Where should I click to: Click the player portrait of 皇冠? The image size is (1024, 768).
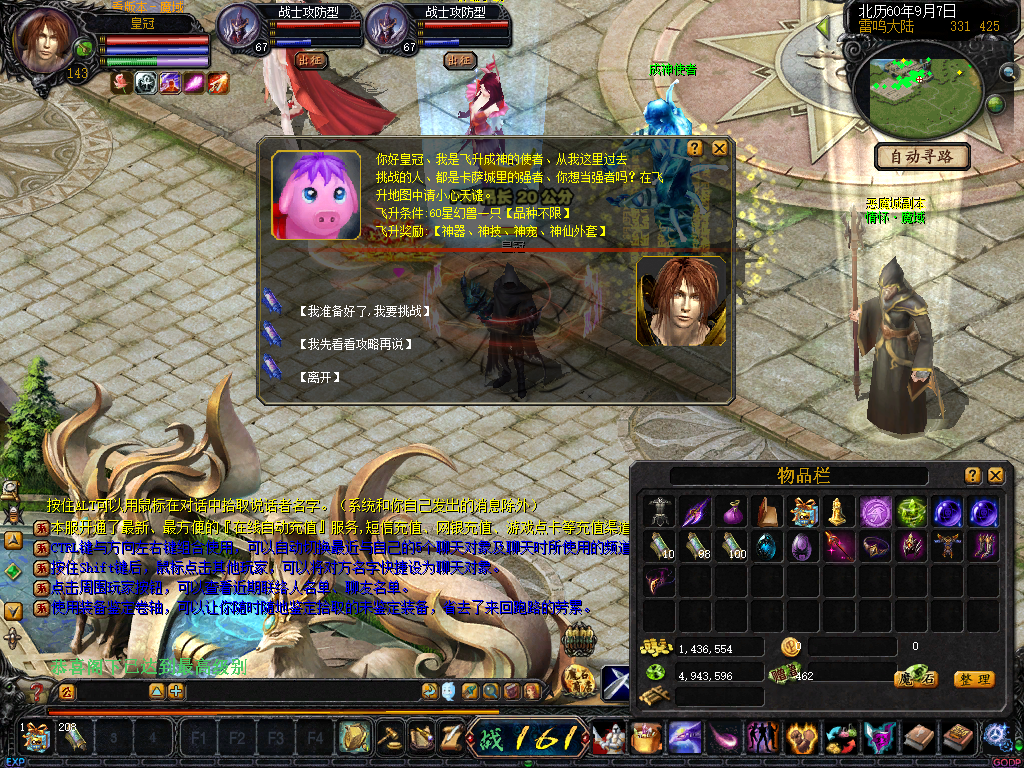(x=46, y=40)
